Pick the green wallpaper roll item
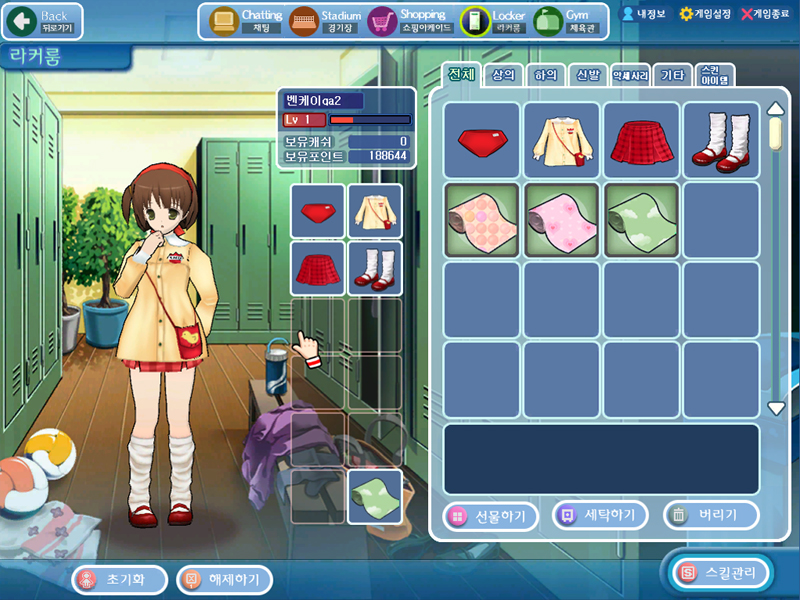Image resolution: width=800 pixels, height=600 pixels. (x=641, y=220)
